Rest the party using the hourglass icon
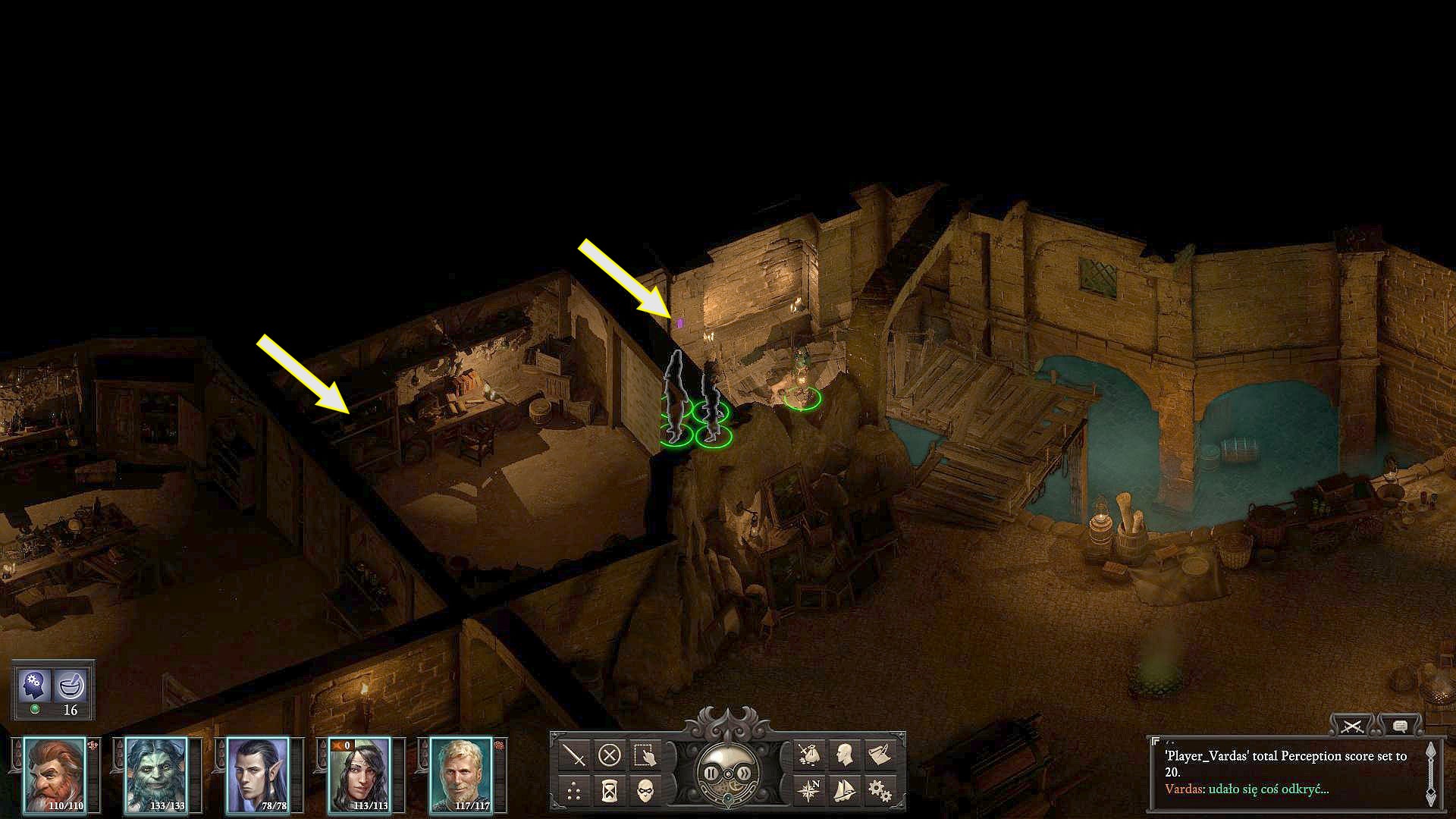This screenshot has width=1456, height=819. pos(609,789)
